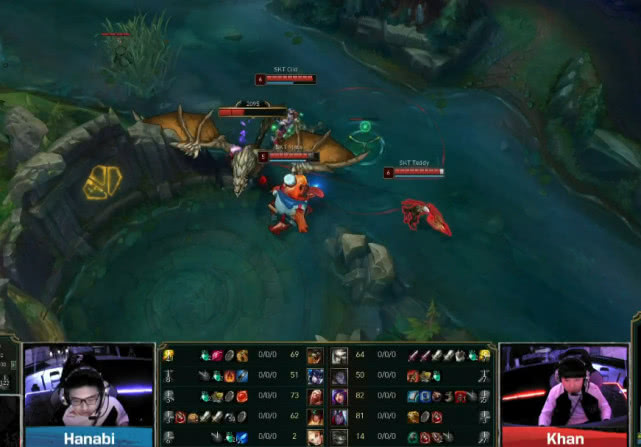Select the champion portrait beside the 51 CS
Screen dimensions: 641x447
click(x=315, y=375)
